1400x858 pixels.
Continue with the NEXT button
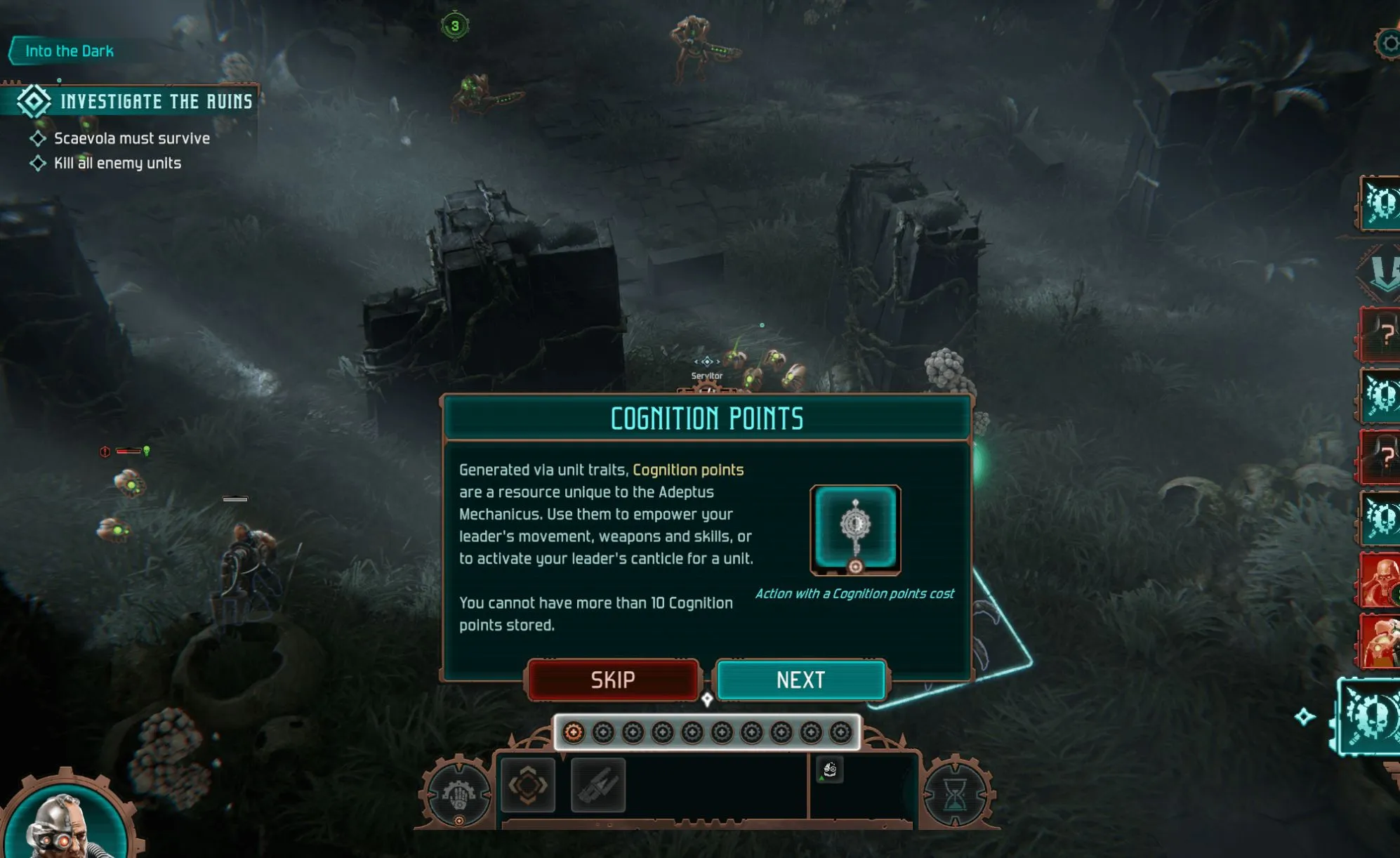800,680
